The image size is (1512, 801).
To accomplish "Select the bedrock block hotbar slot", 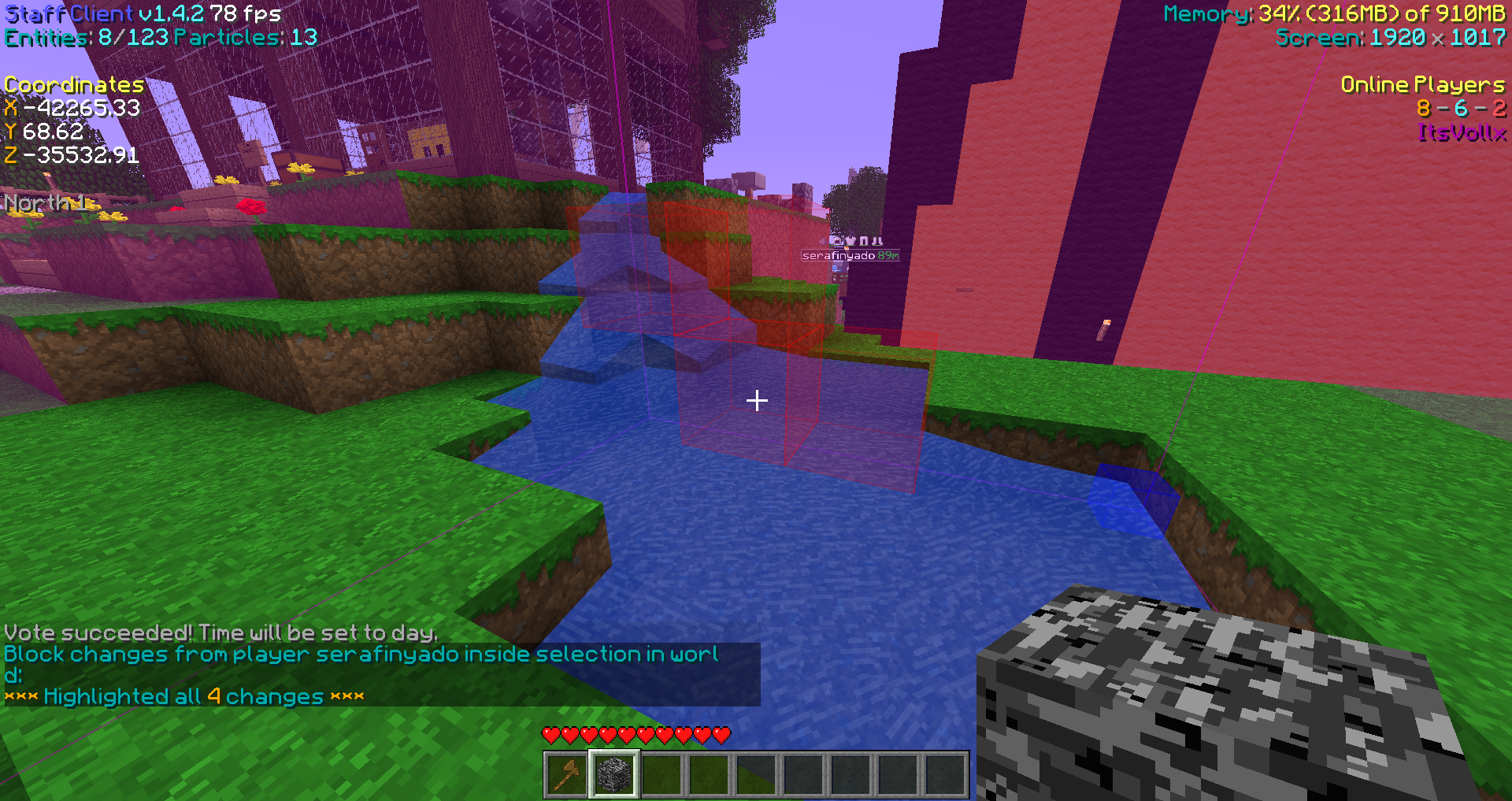I will [x=614, y=774].
